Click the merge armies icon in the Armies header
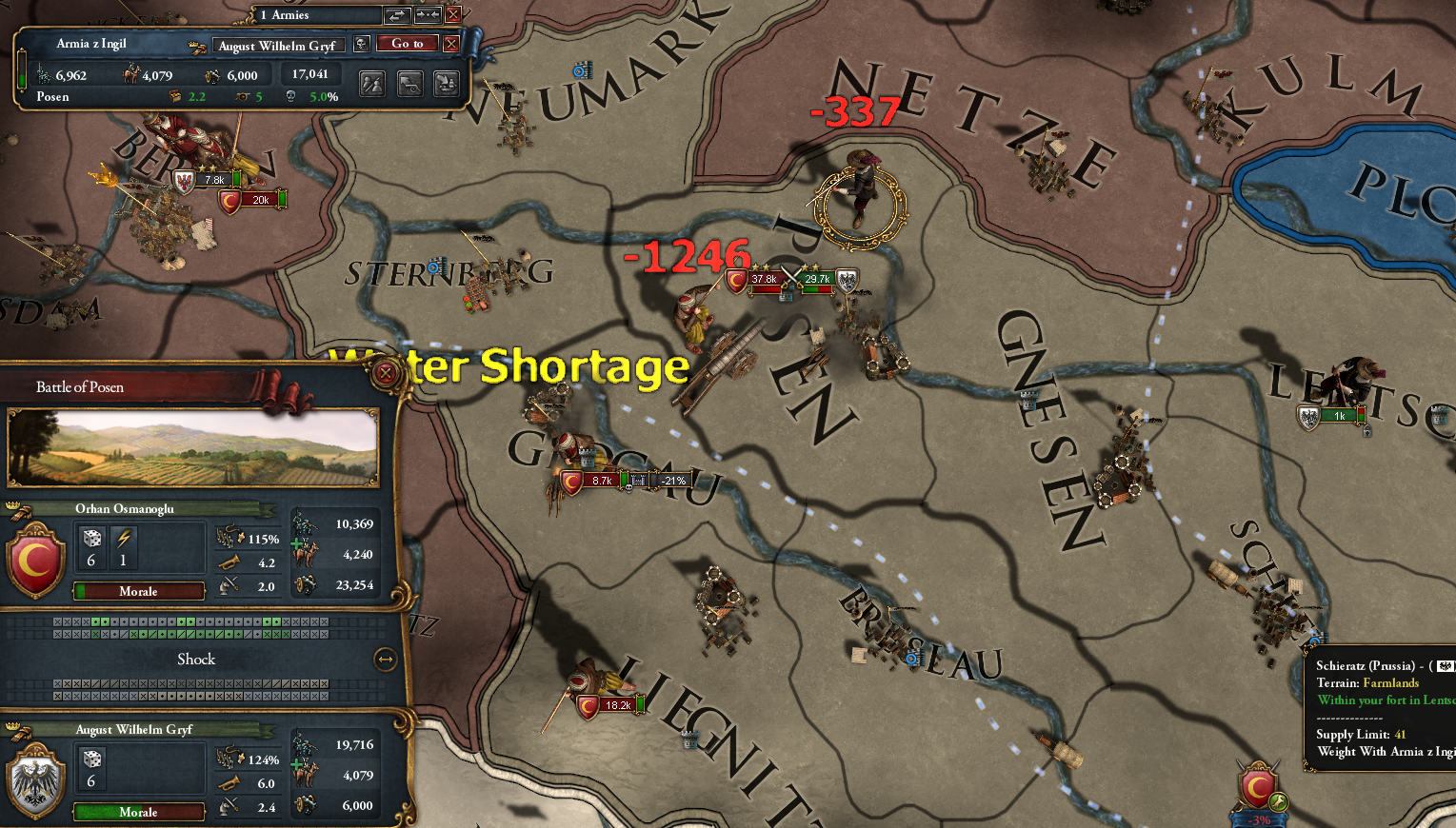 pos(427,14)
